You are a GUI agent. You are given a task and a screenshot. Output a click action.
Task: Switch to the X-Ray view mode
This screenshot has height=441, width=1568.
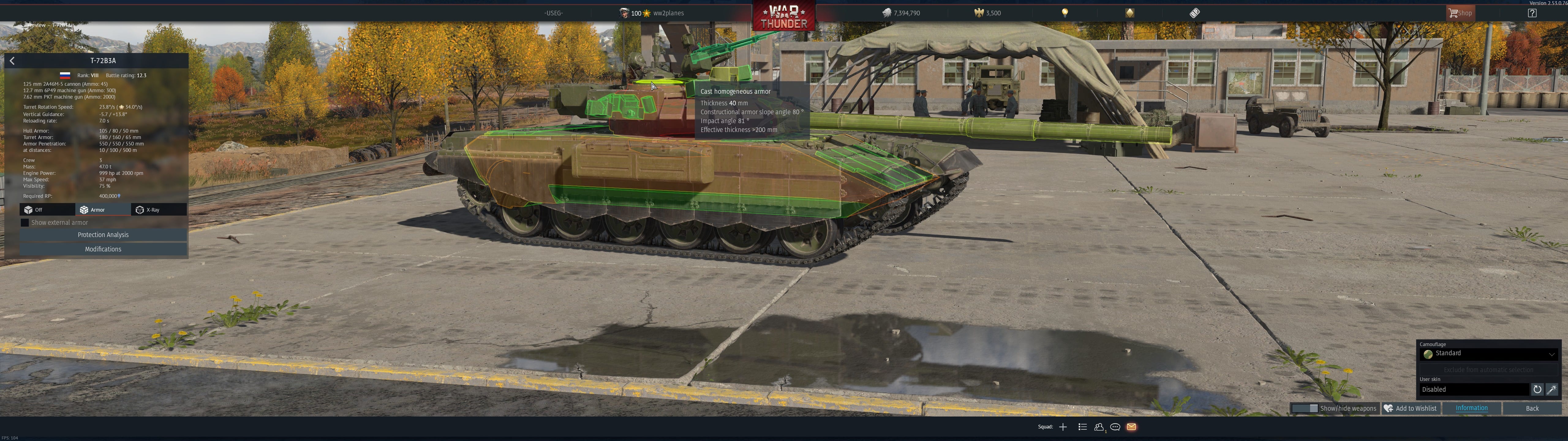[158, 209]
